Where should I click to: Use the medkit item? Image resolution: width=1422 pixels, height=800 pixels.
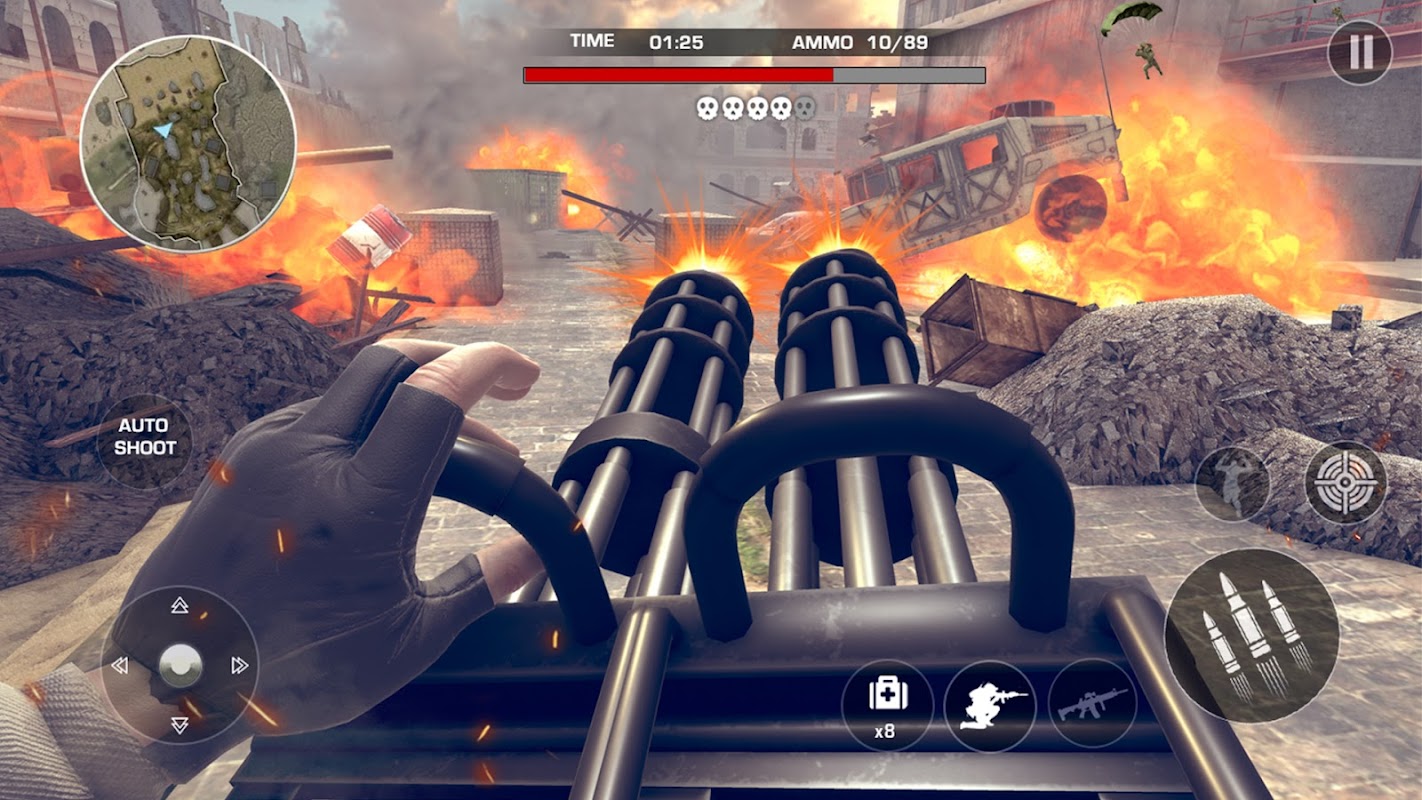tap(887, 704)
